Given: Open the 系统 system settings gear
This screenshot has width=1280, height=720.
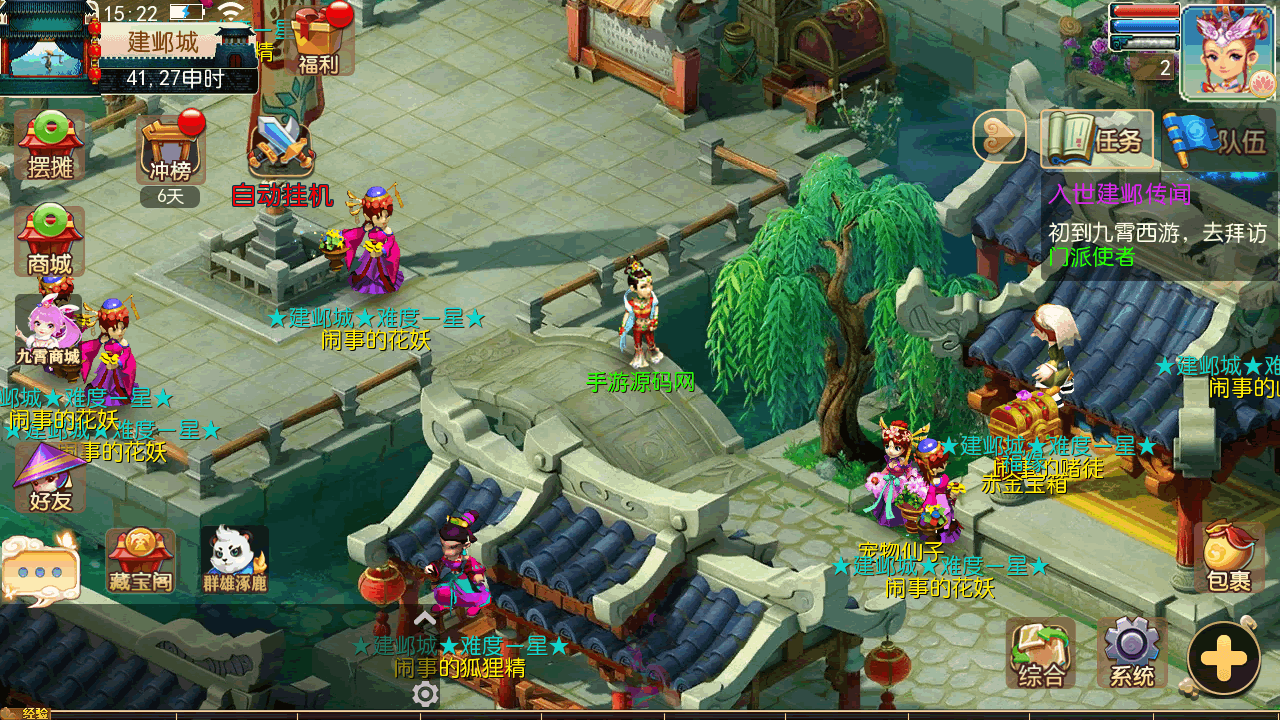Looking at the screenshot, I should pyautogui.click(x=1132, y=654).
